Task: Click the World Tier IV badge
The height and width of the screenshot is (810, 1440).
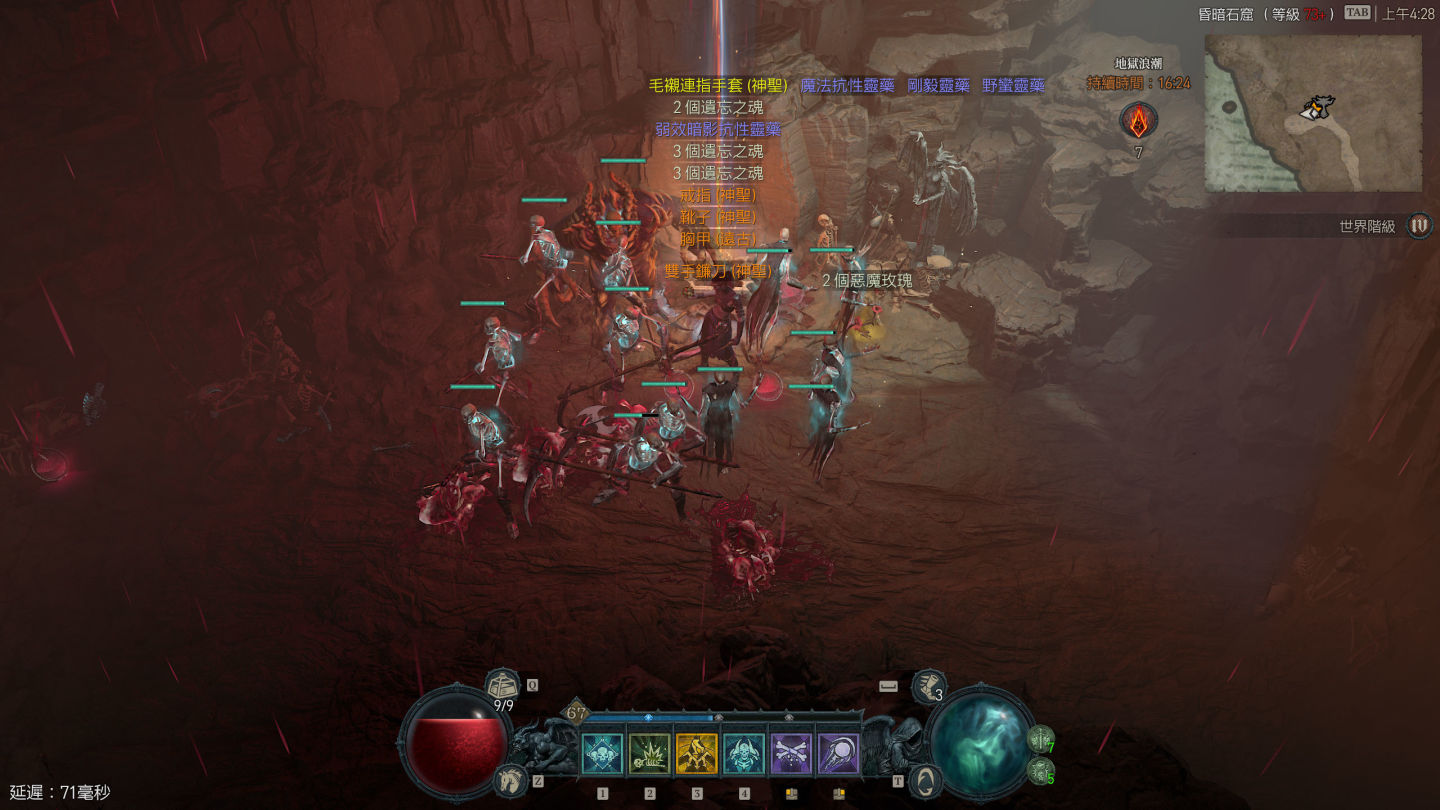Action: (1419, 226)
